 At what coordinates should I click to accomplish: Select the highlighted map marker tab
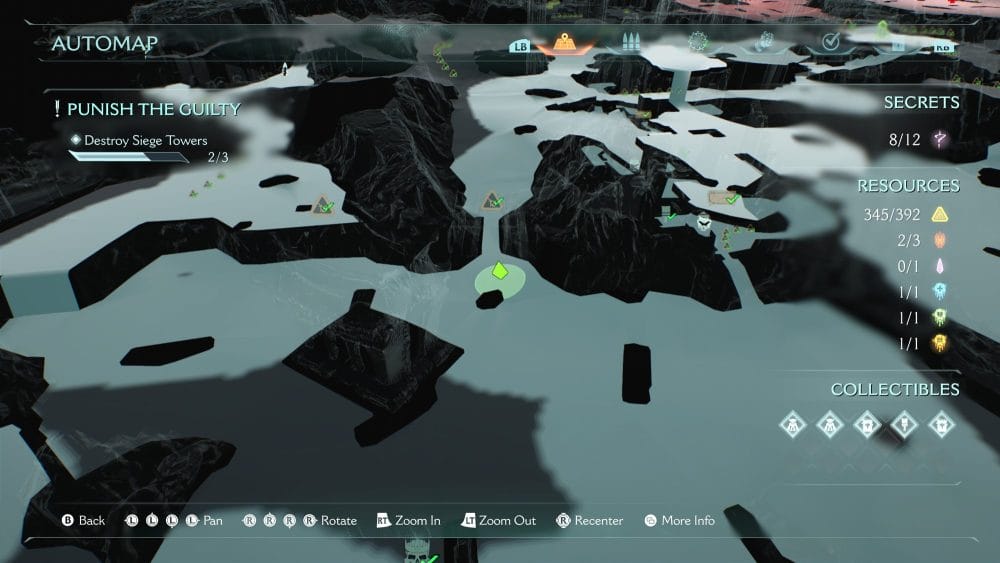pos(566,43)
